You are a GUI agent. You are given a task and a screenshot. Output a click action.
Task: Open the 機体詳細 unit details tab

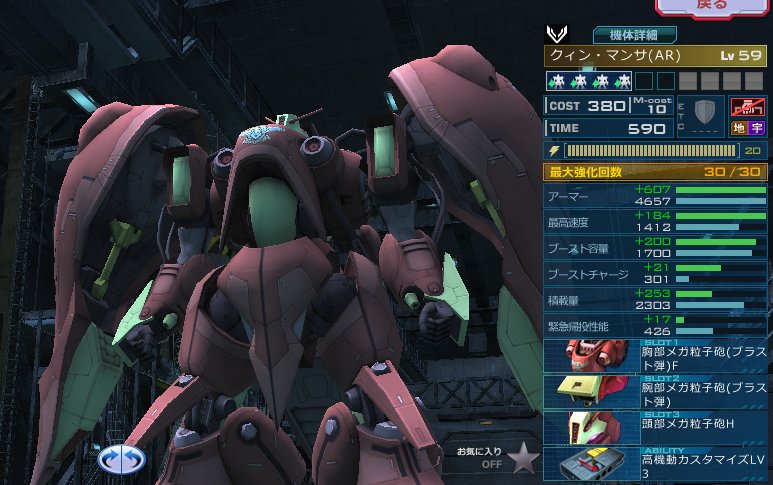tap(634, 34)
